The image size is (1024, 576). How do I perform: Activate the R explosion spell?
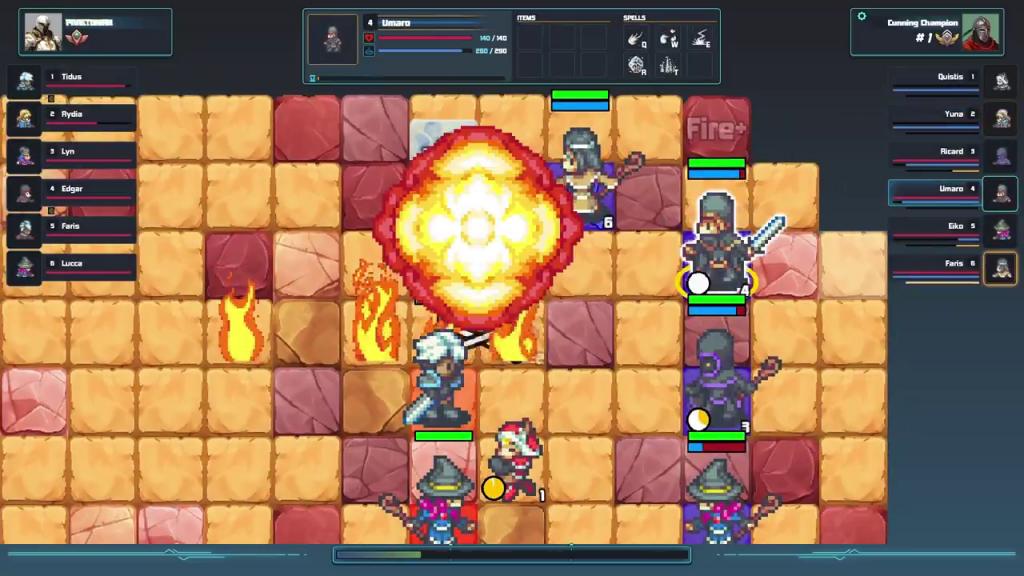point(636,66)
